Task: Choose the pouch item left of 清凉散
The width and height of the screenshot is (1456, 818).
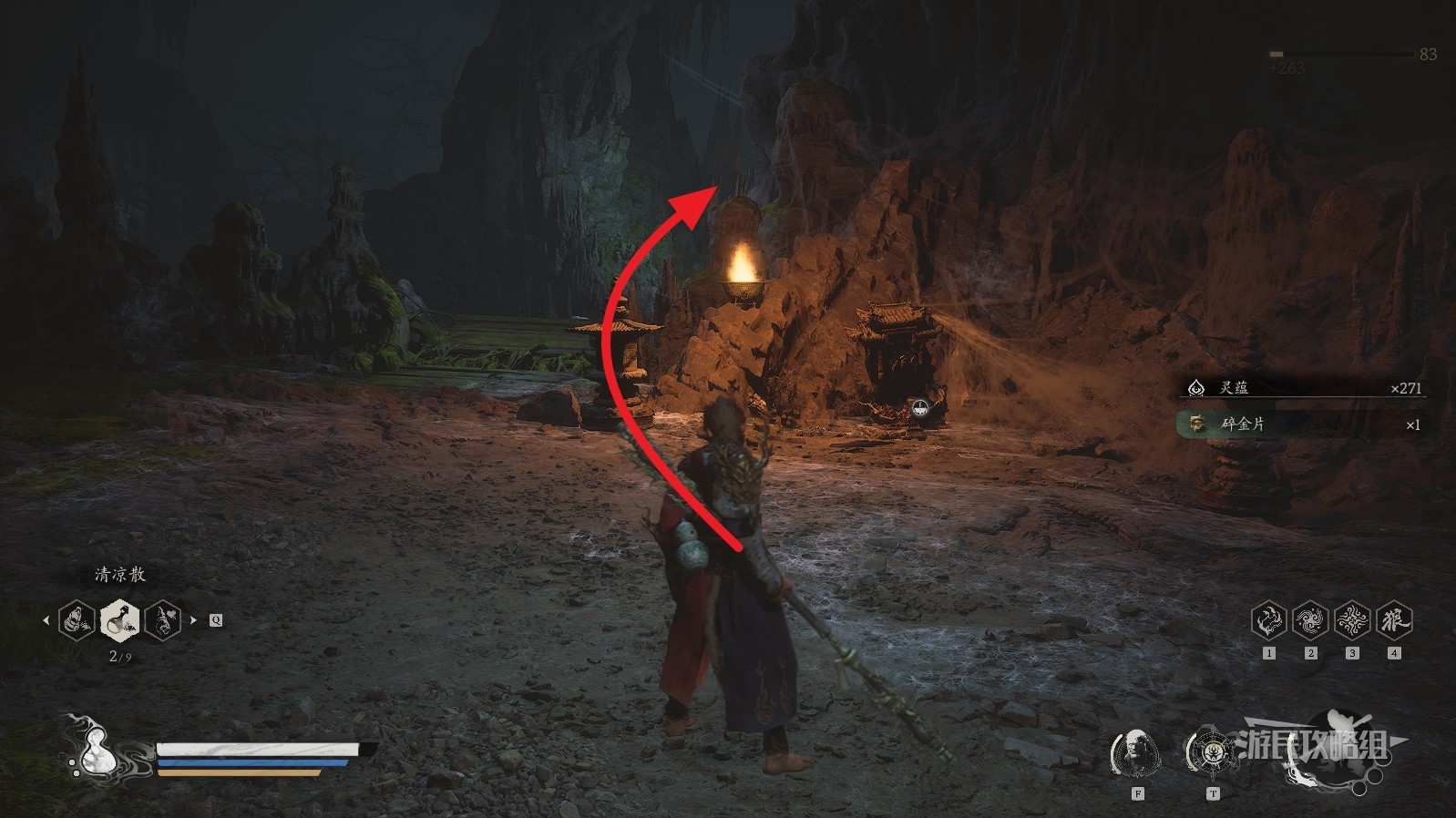Action: pos(77,620)
